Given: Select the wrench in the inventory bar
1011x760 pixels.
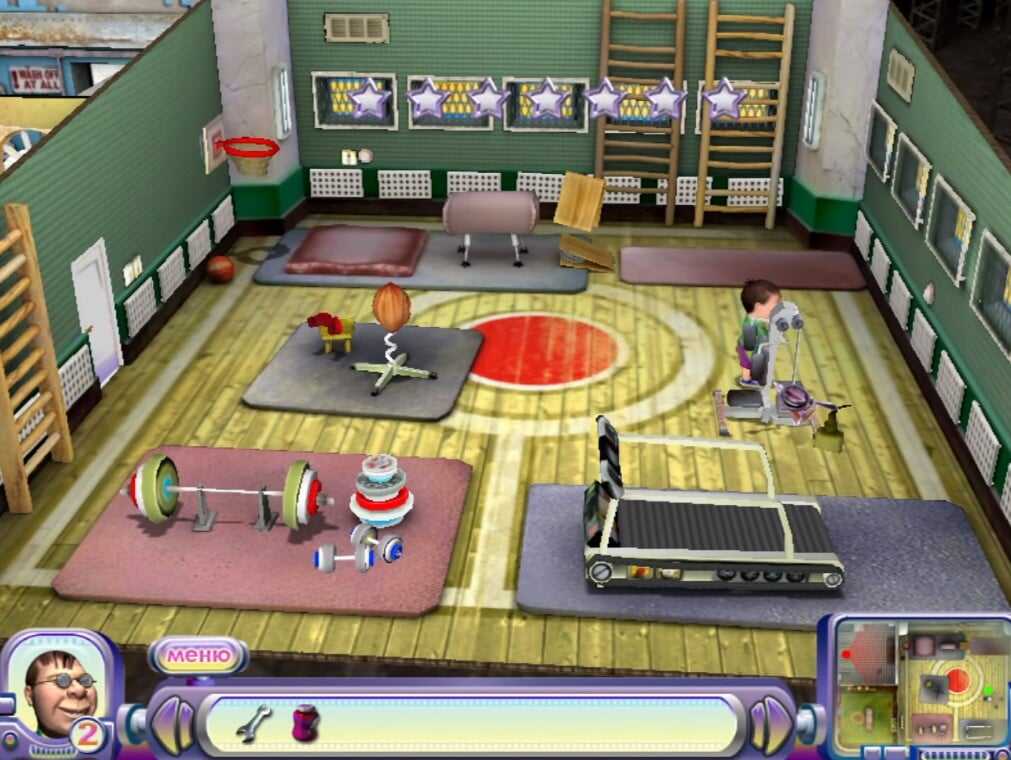Looking at the screenshot, I should point(253,721).
